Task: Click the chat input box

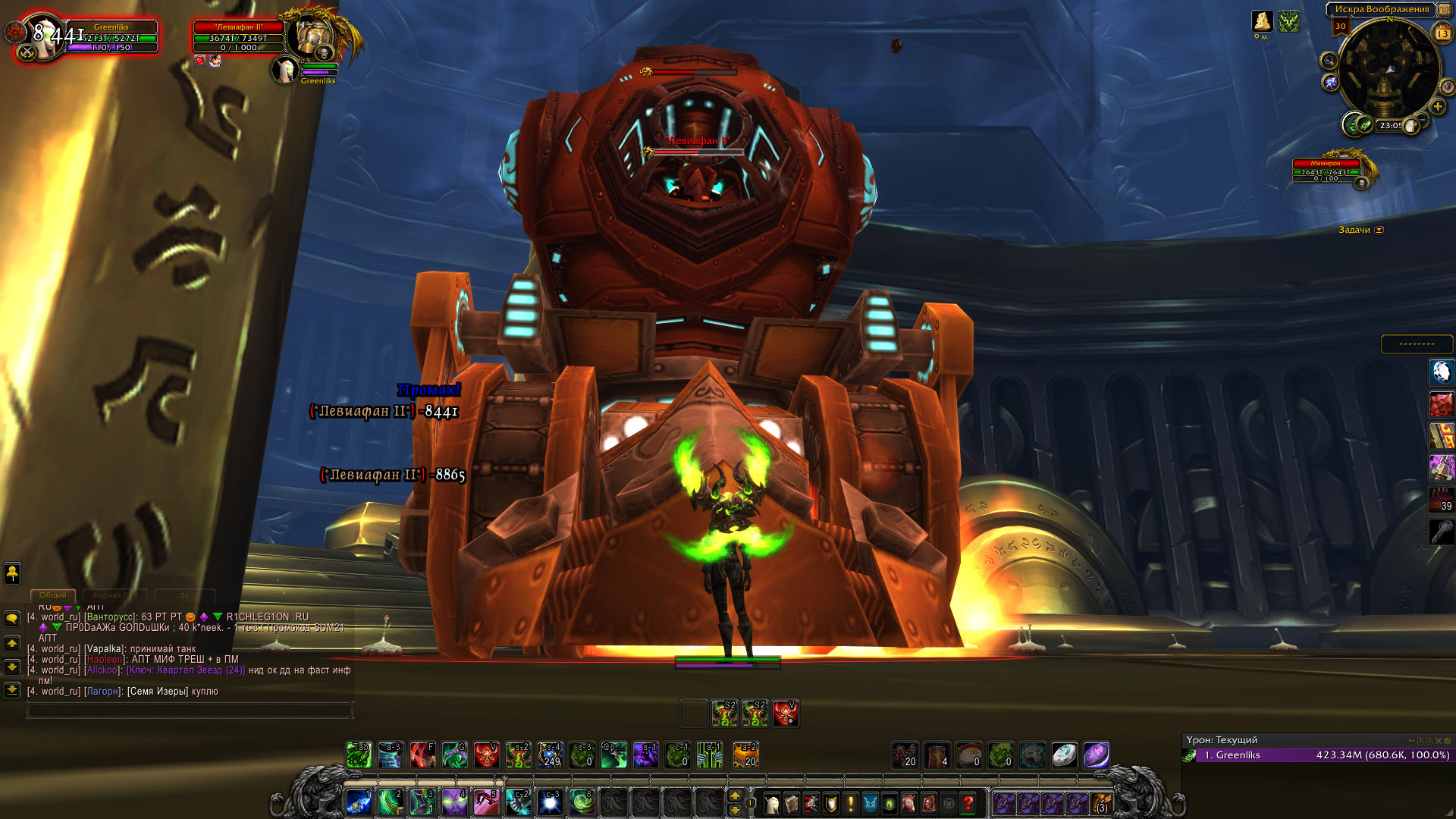Action: click(190, 711)
